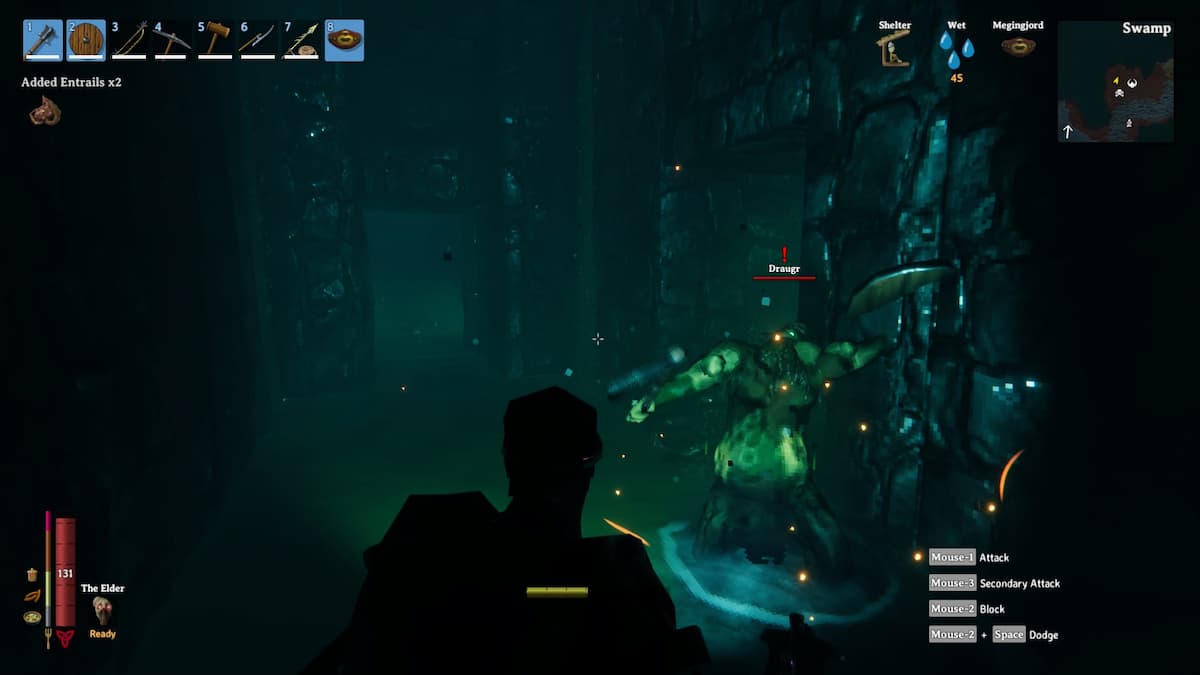The width and height of the screenshot is (1200, 675).
Task: Activate The Elder forsaken power icon
Action: 102,610
